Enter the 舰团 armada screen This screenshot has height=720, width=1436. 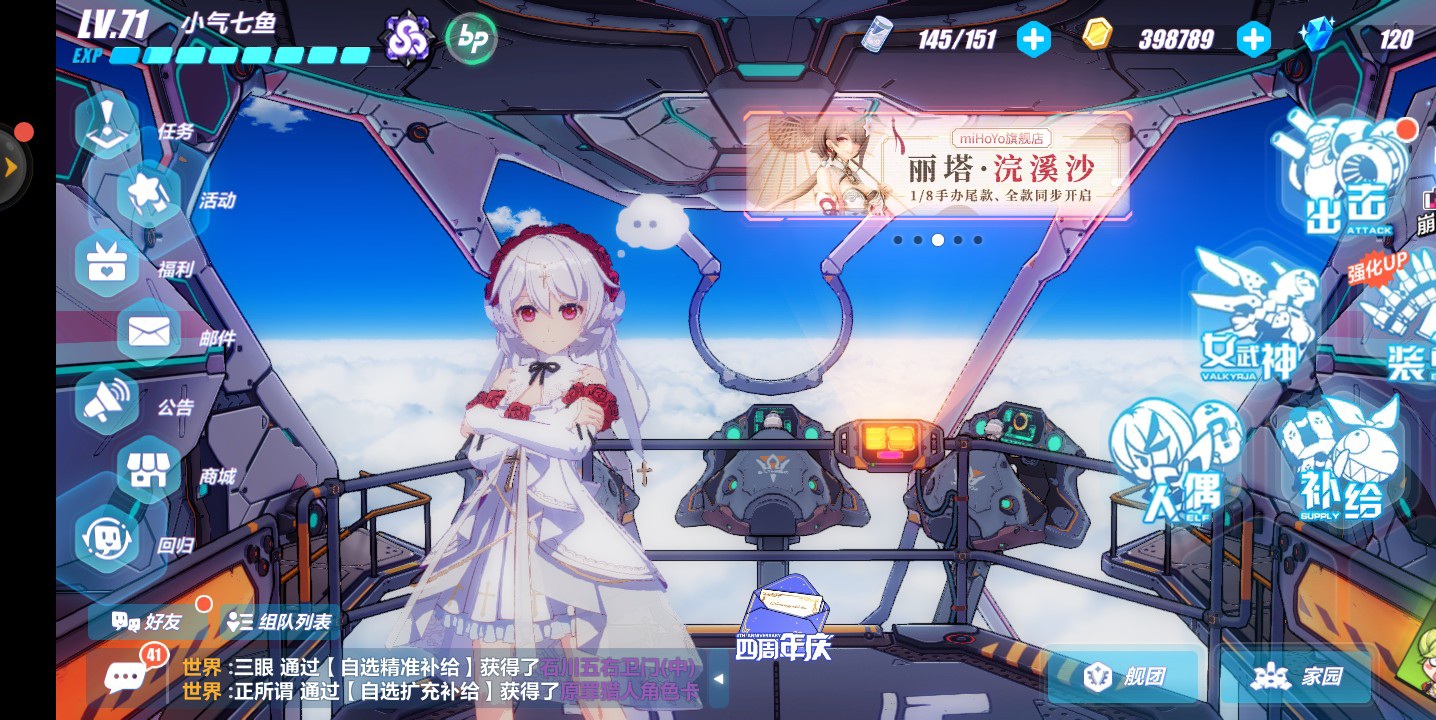(1122, 677)
